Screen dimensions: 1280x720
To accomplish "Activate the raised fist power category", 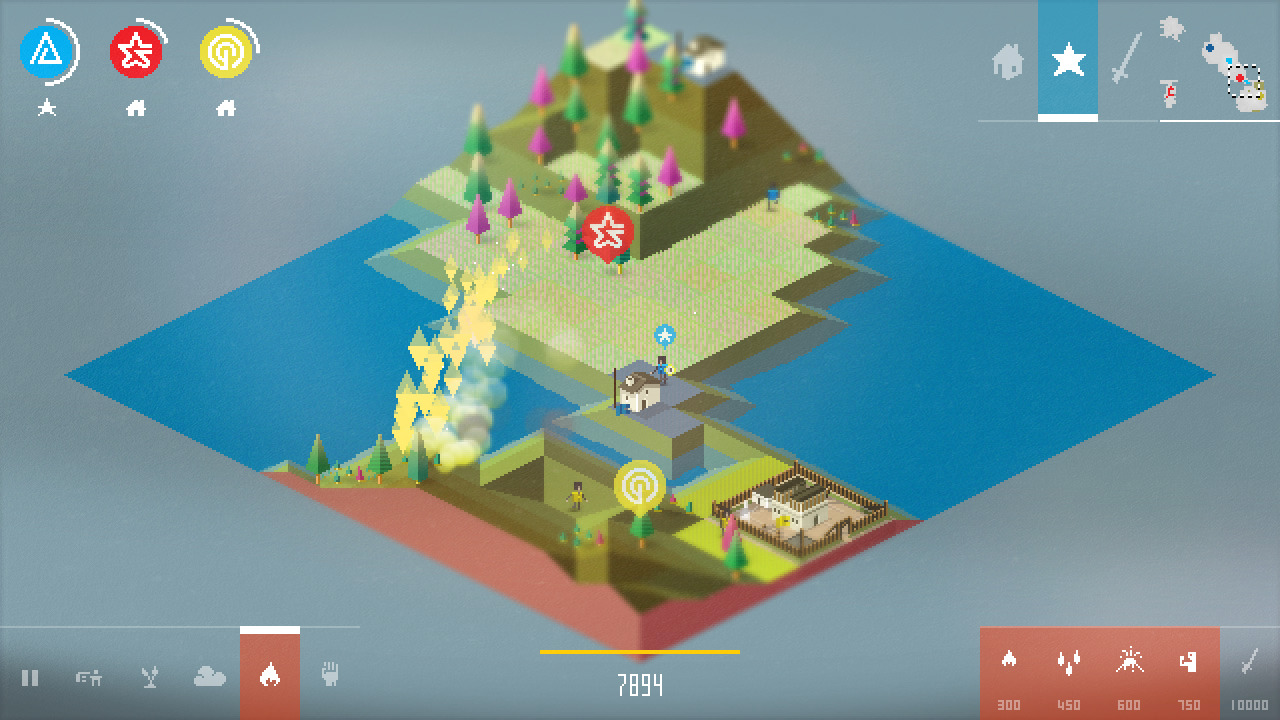I will tap(330, 674).
